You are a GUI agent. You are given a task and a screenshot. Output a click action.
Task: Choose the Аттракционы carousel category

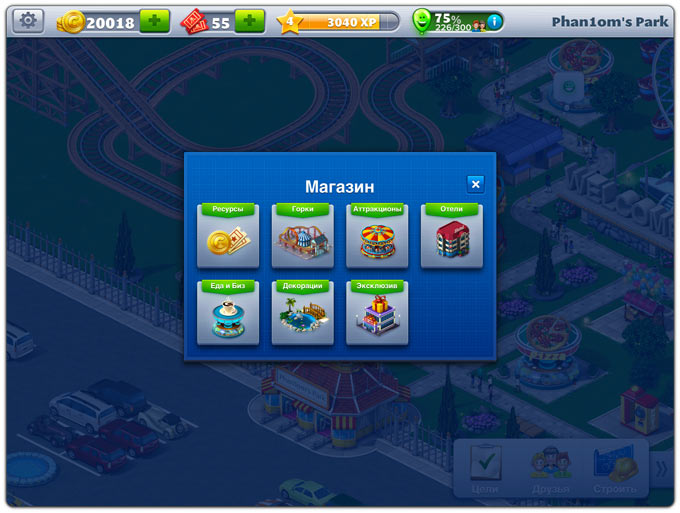tap(377, 237)
